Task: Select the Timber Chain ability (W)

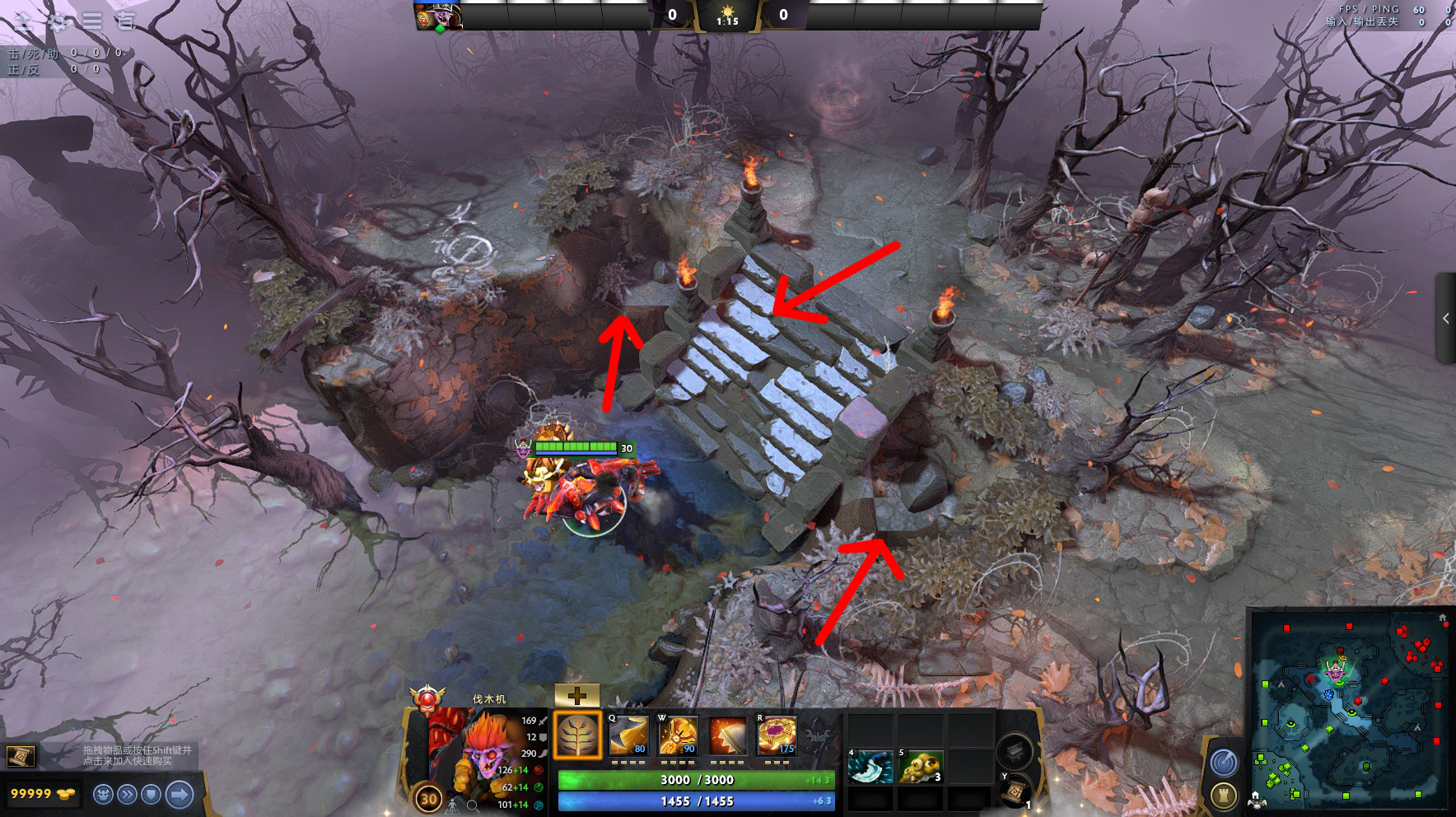Action: click(x=678, y=735)
